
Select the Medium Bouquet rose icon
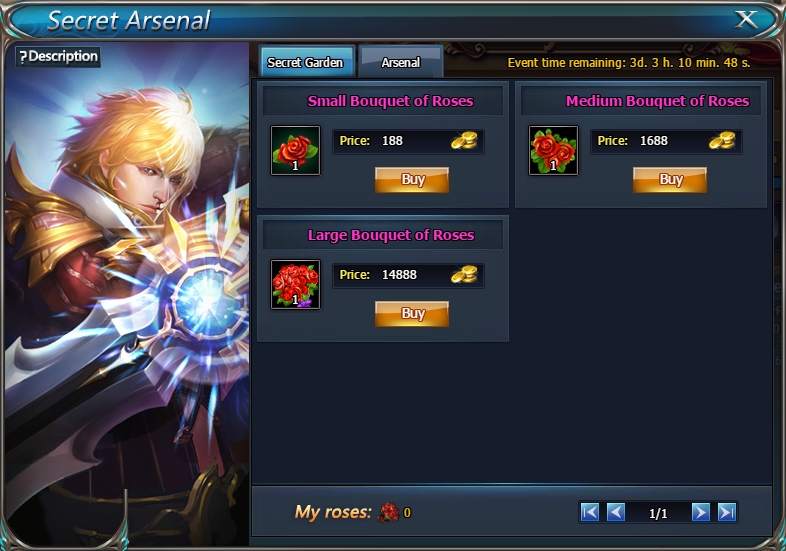coord(553,150)
